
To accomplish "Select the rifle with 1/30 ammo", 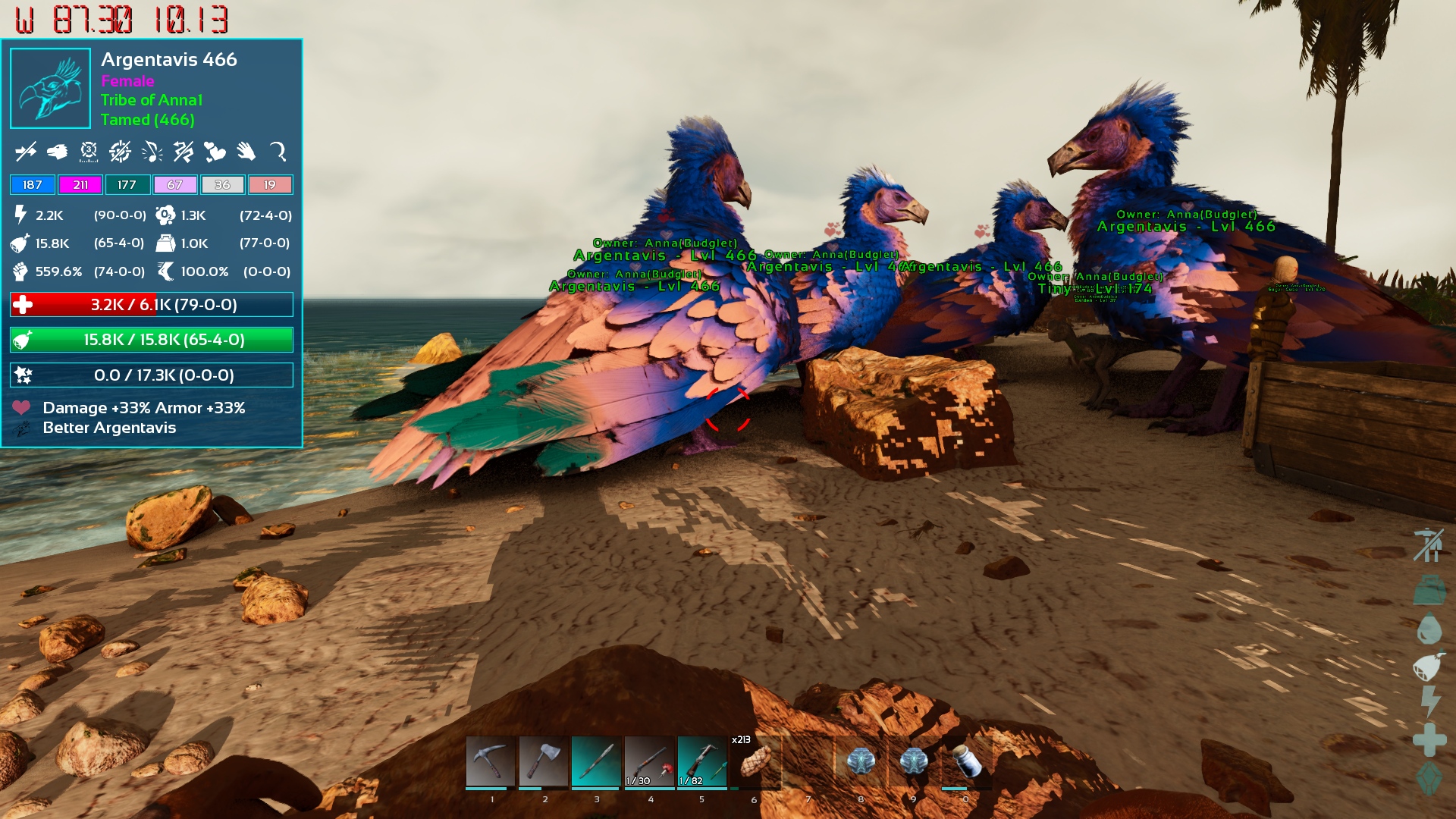I will coord(650,761).
